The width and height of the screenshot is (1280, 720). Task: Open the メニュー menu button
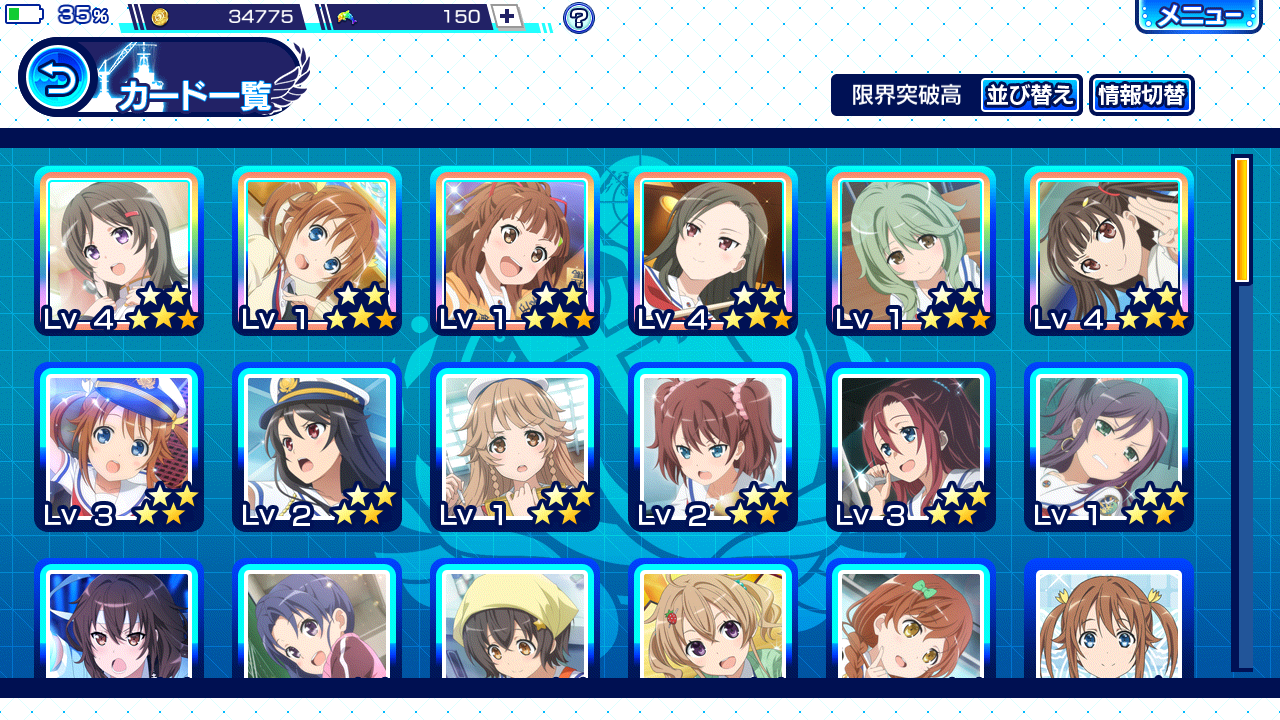click(x=1198, y=15)
